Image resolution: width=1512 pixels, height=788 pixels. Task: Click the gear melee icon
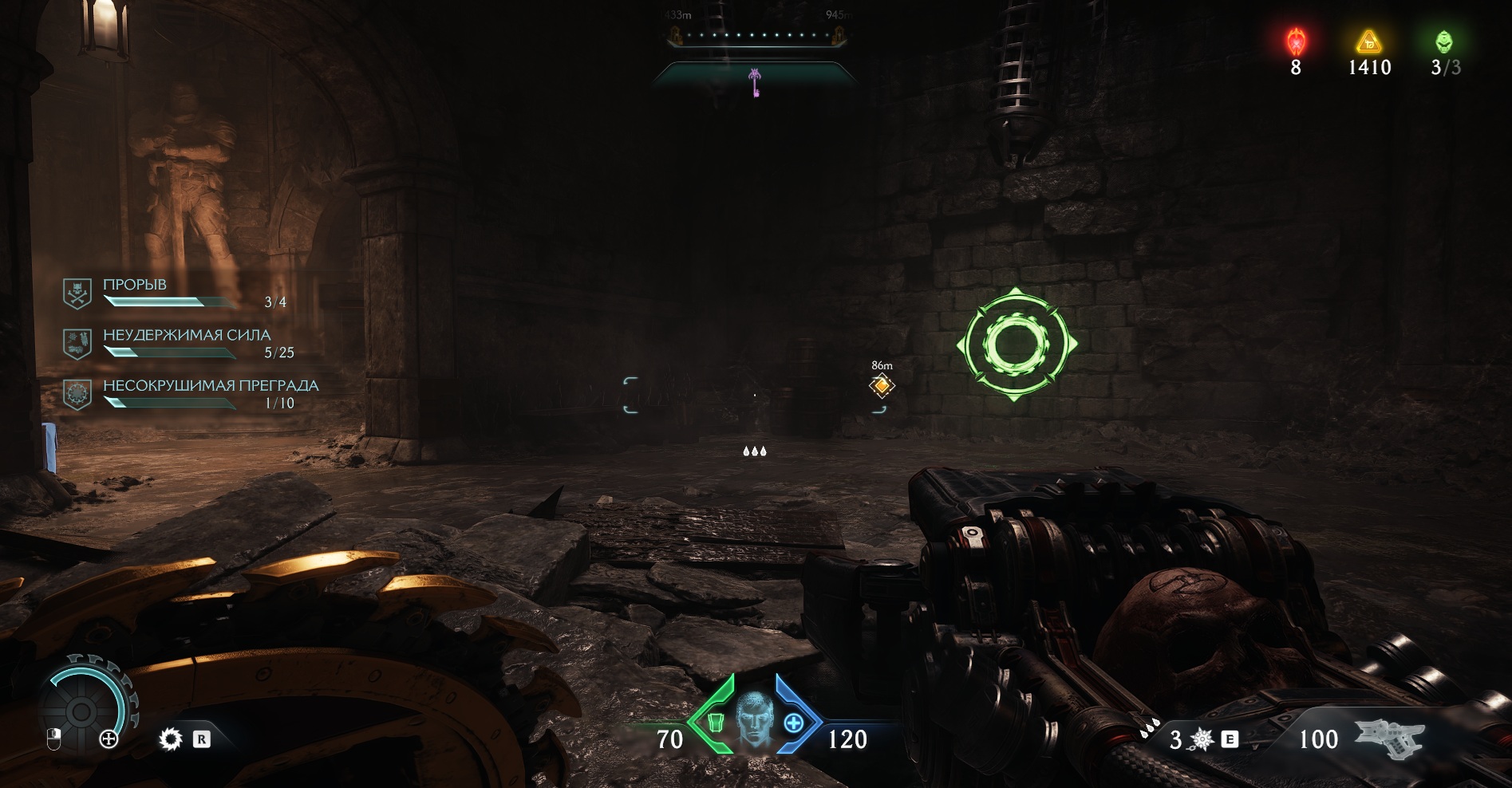coord(171,739)
